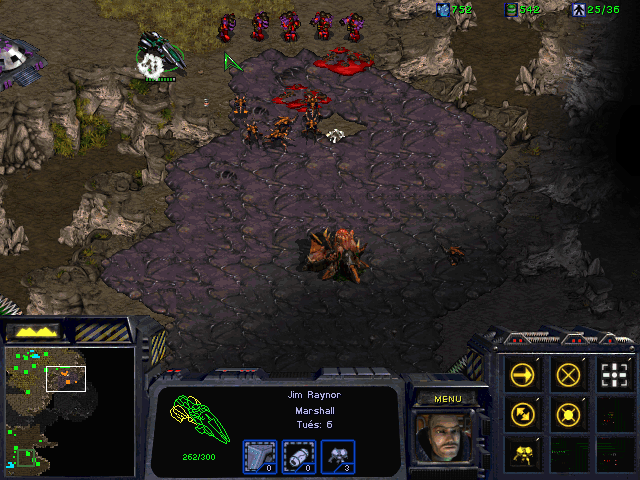Inspect the vehicle plating armor icon
The image size is (640, 480).
(262, 456)
